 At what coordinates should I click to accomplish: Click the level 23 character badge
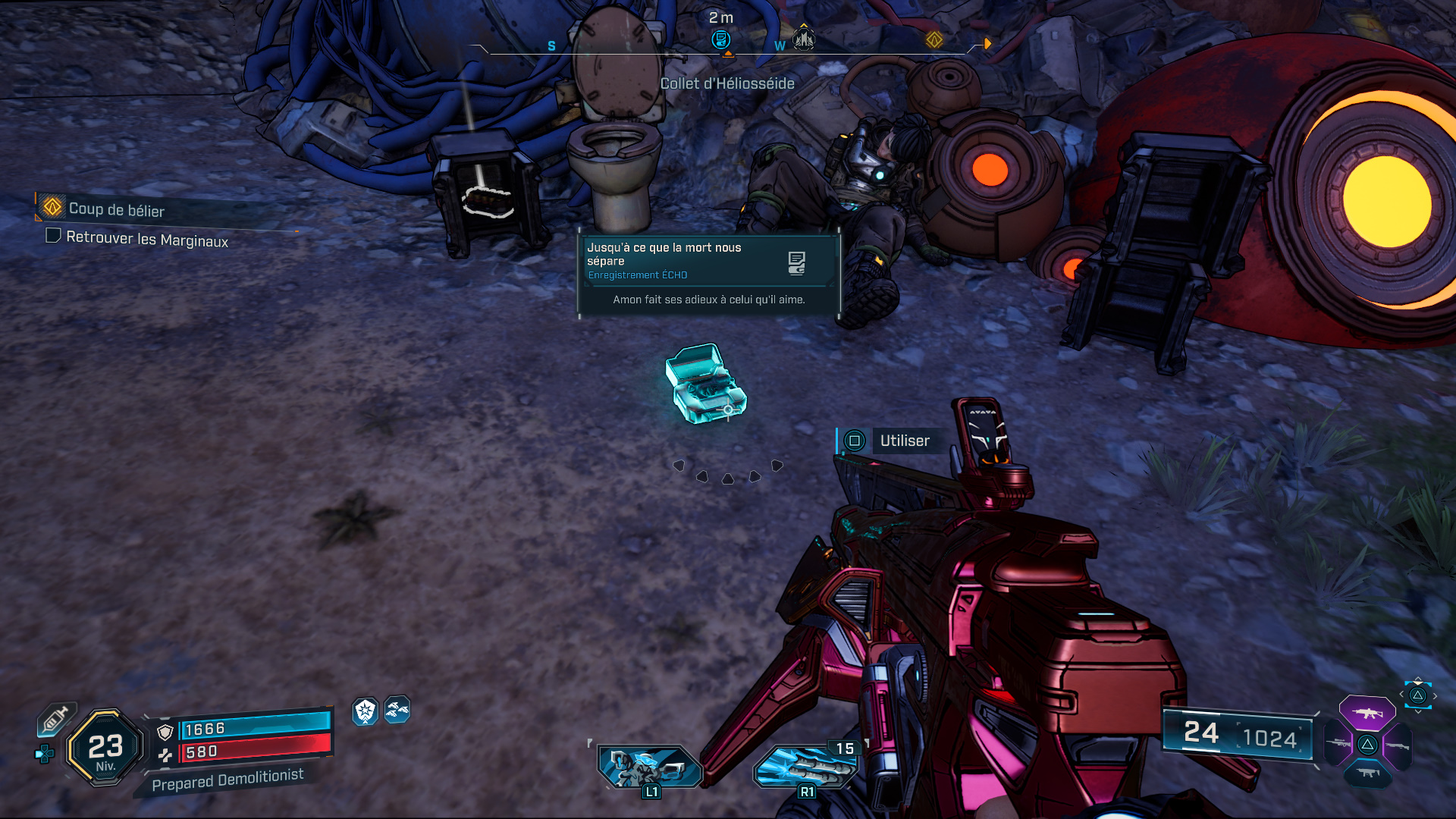click(105, 748)
